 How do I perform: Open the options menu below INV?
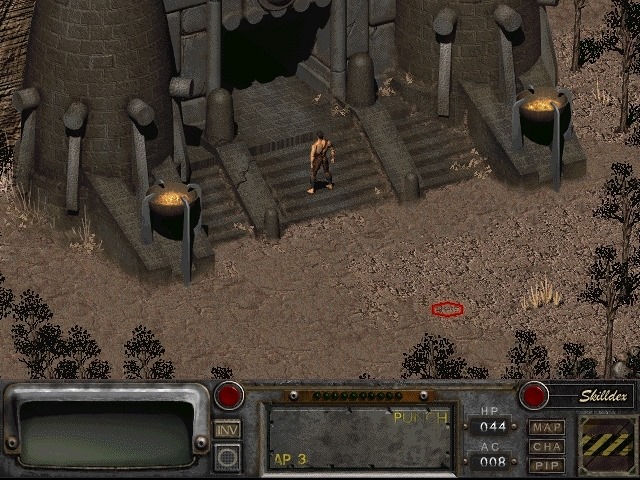point(228,456)
